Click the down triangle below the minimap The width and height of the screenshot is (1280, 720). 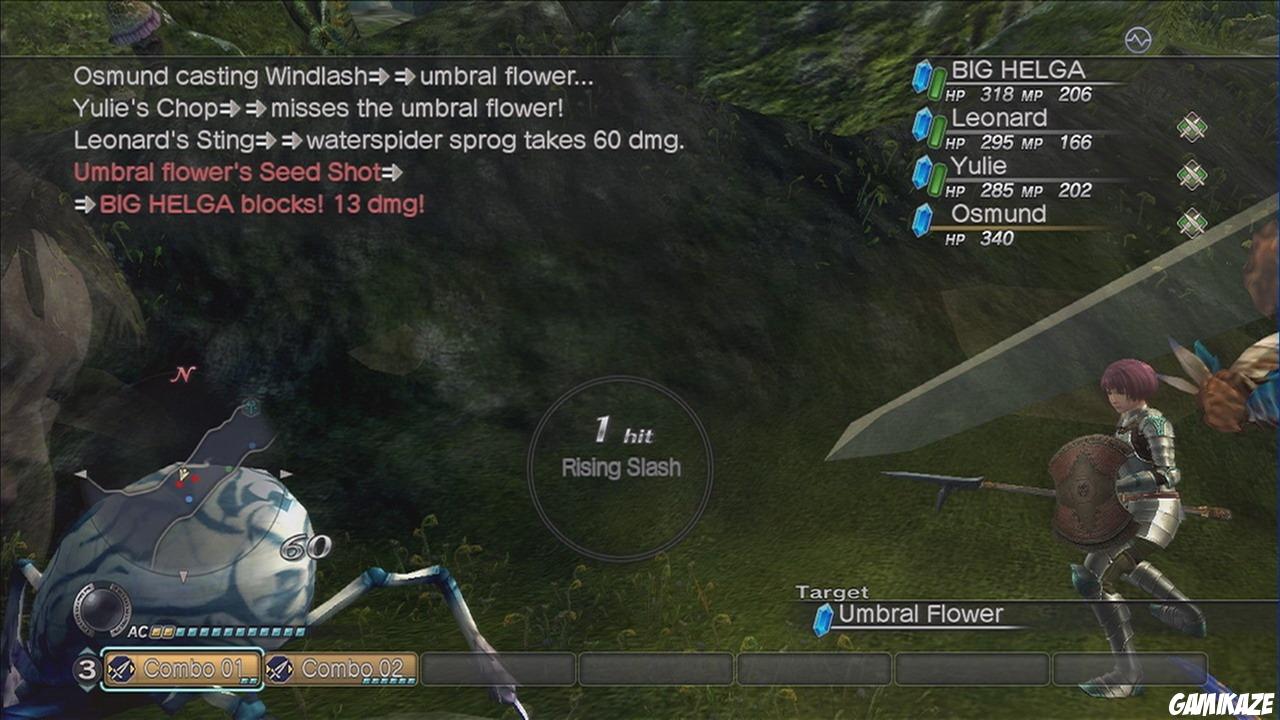(x=182, y=574)
